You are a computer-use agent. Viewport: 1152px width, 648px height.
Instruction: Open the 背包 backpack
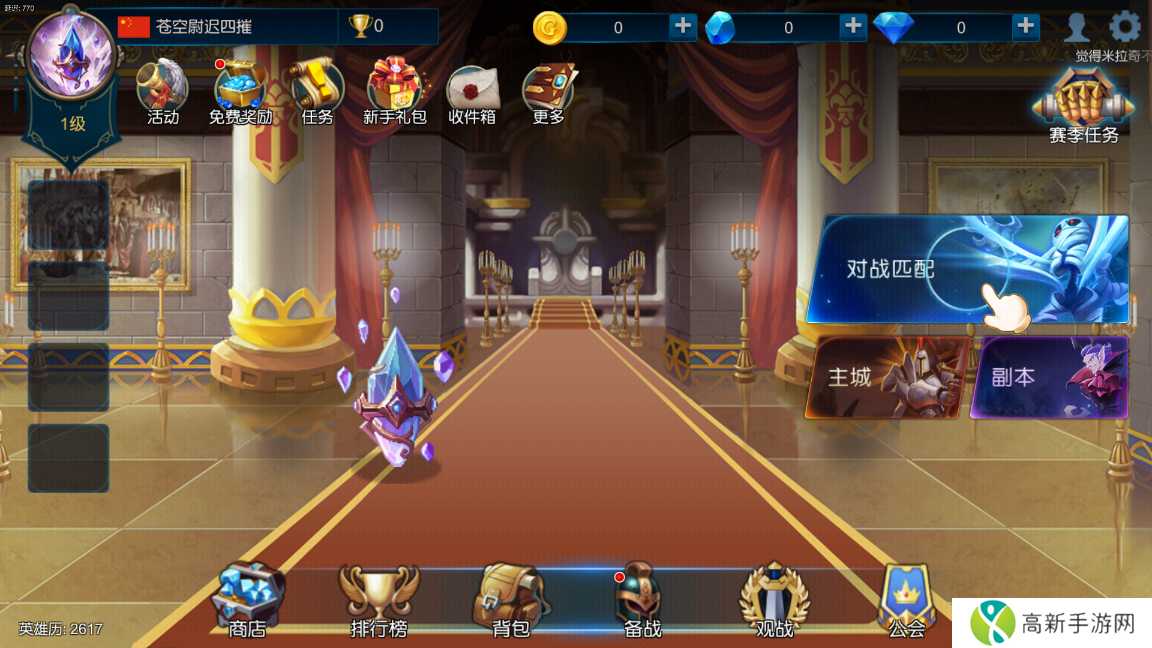click(510, 600)
